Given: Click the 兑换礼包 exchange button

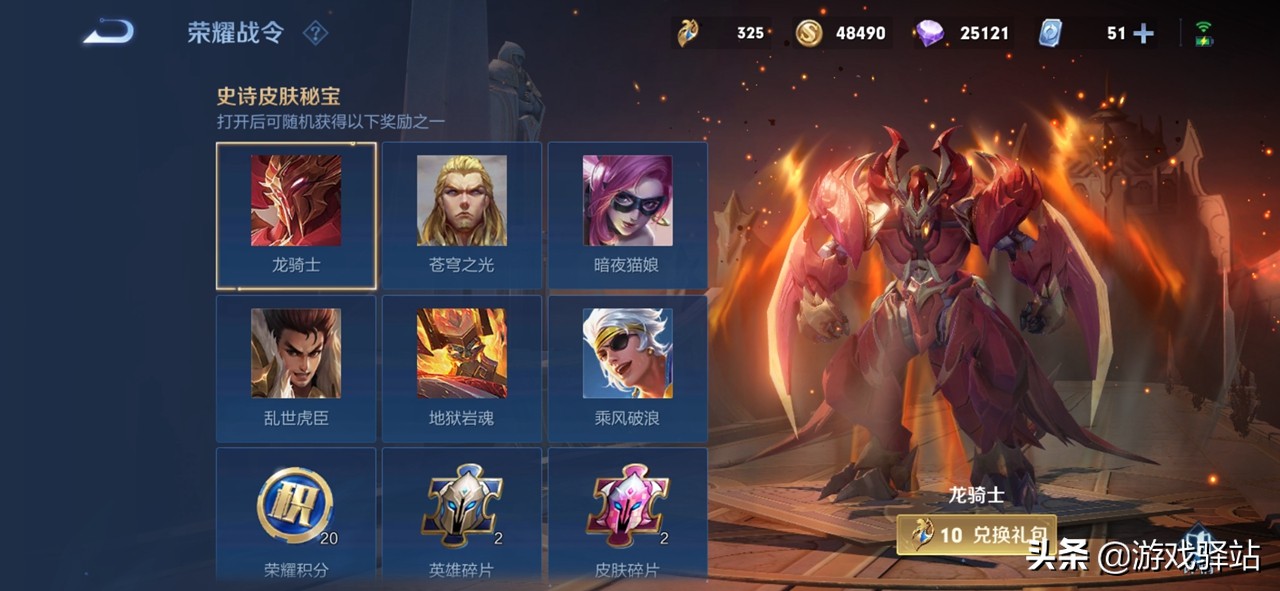Looking at the screenshot, I should (x=976, y=535).
